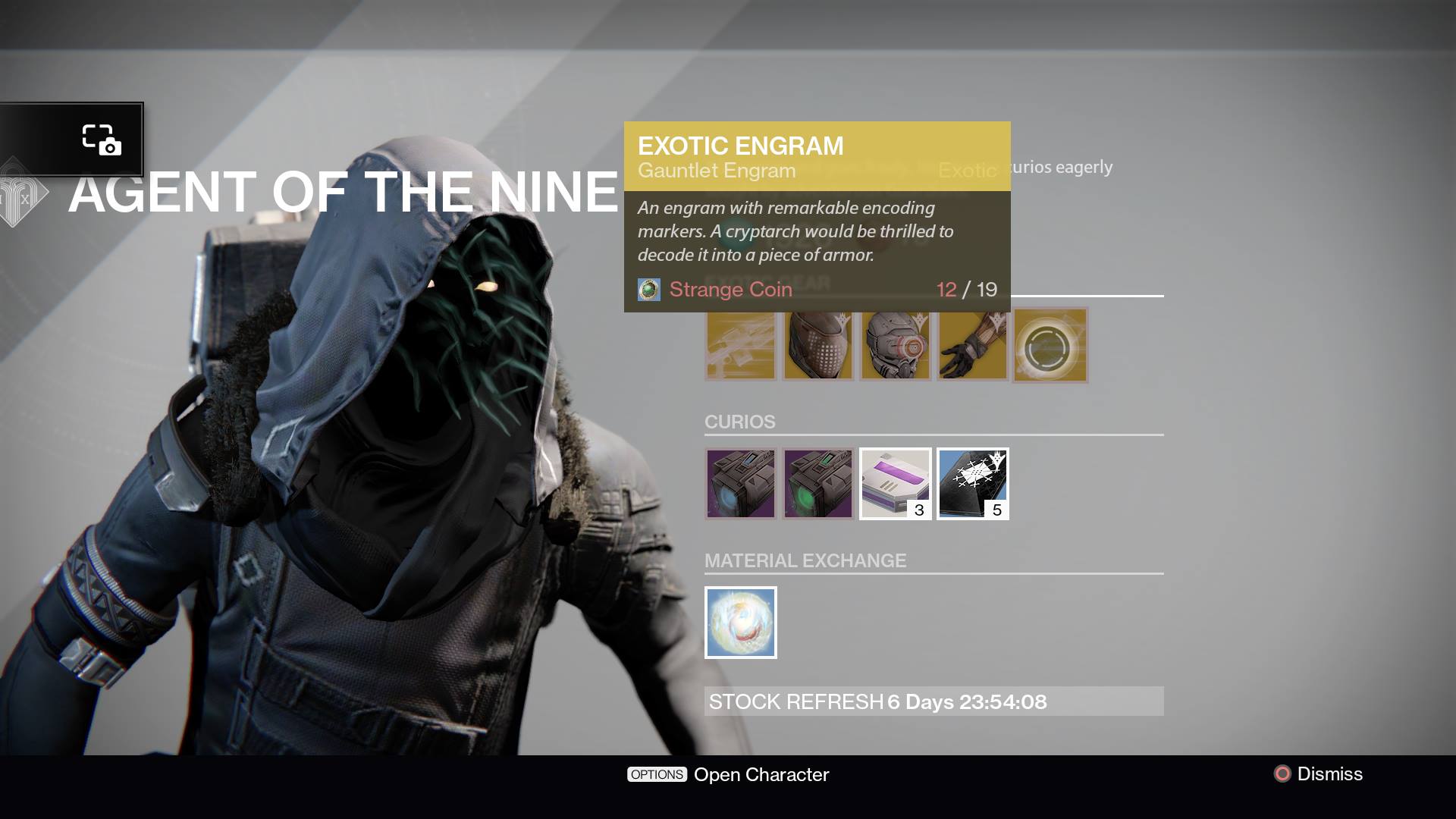Select the exotic gauntlets for sale

972,346
